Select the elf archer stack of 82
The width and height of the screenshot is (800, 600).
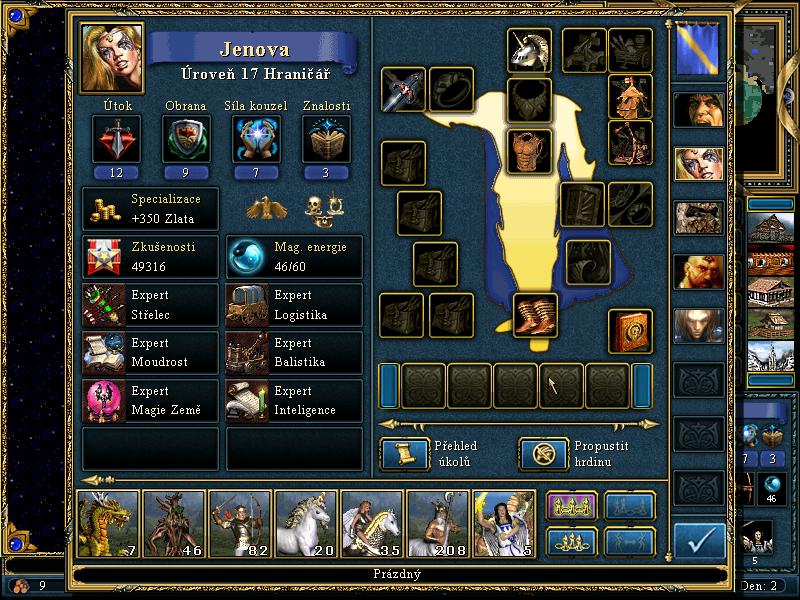coord(240,522)
